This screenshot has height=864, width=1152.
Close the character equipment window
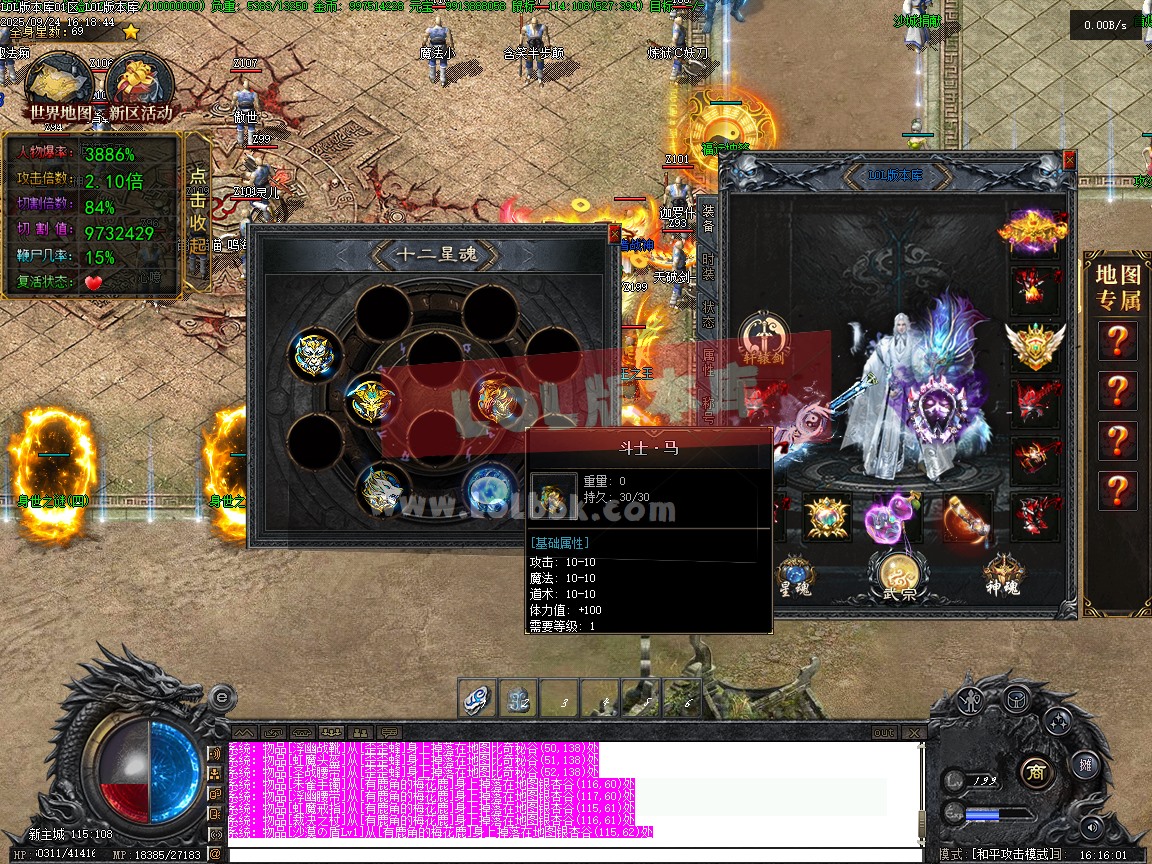tap(1069, 160)
